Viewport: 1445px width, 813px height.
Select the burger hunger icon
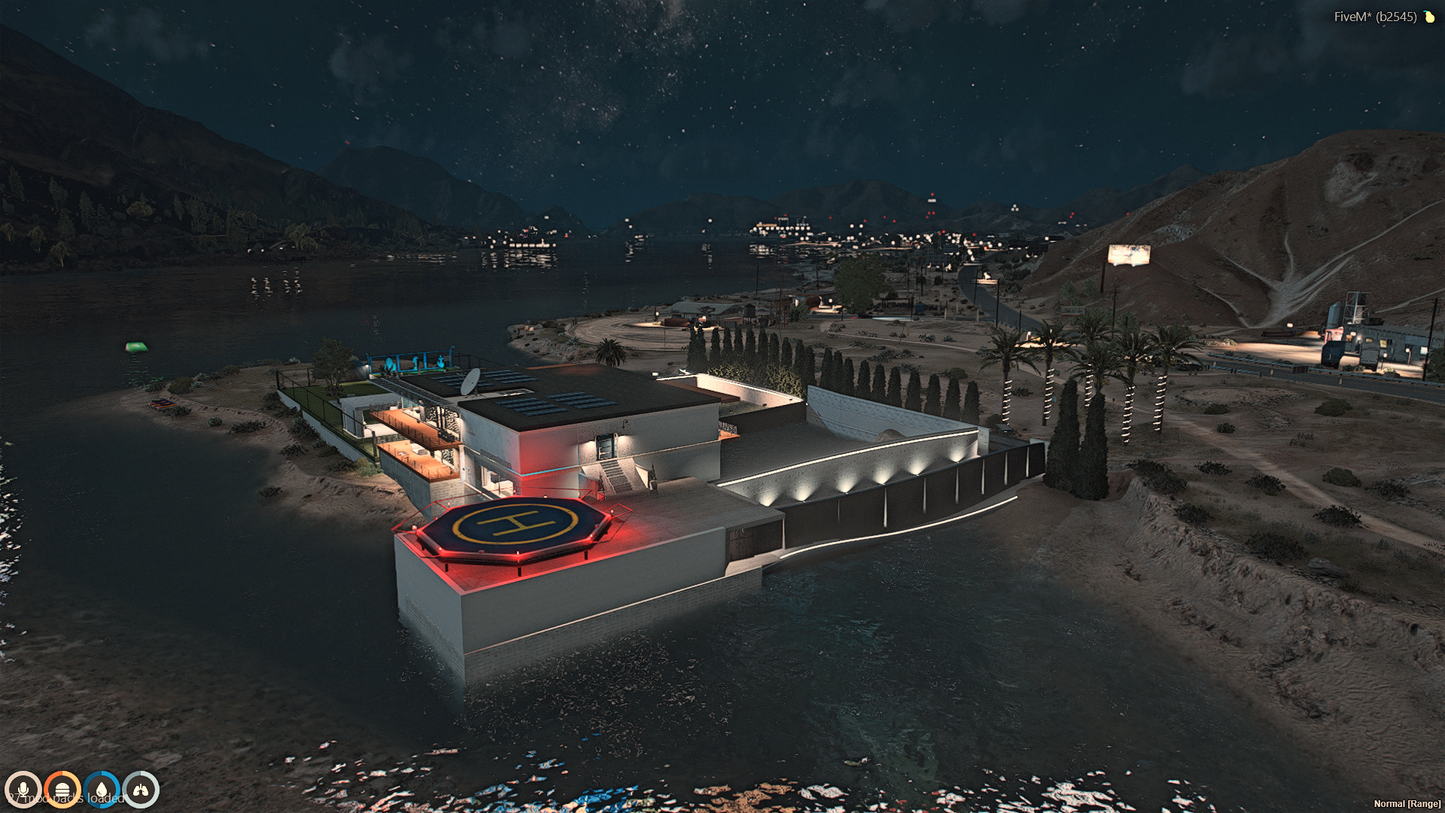tap(62, 789)
